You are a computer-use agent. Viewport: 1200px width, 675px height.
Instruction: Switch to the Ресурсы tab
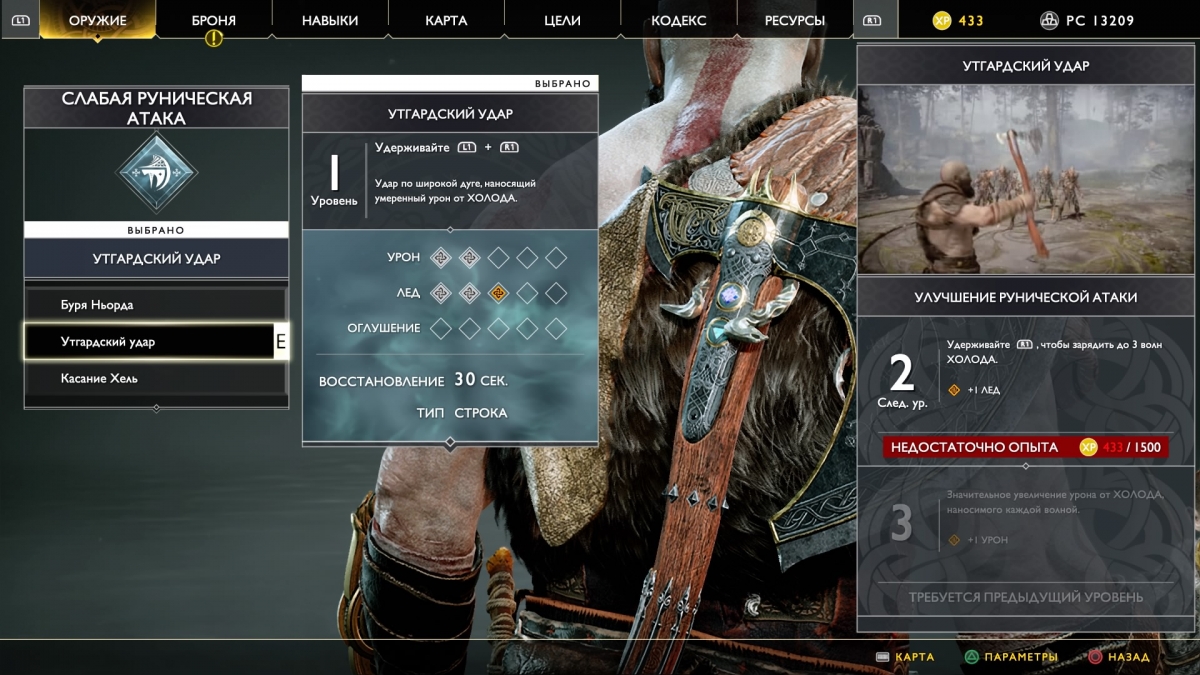coord(794,20)
